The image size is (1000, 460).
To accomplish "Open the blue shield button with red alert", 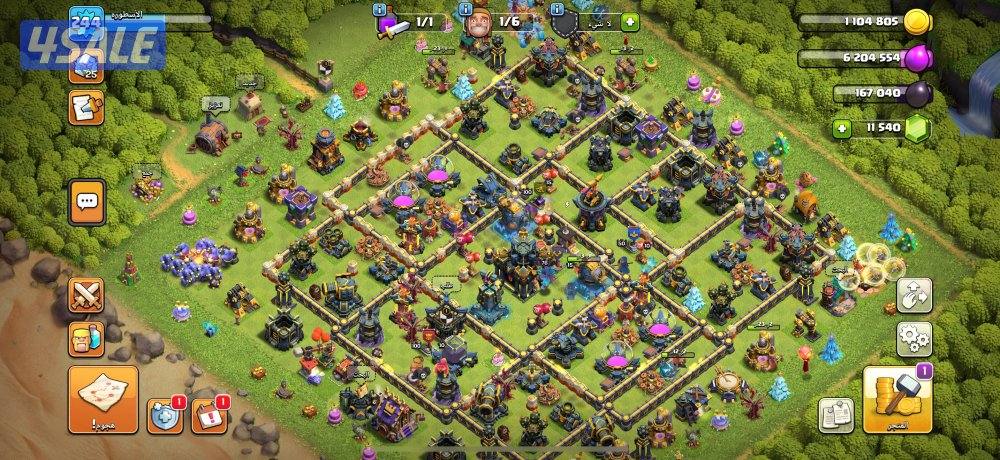I will (165, 416).
